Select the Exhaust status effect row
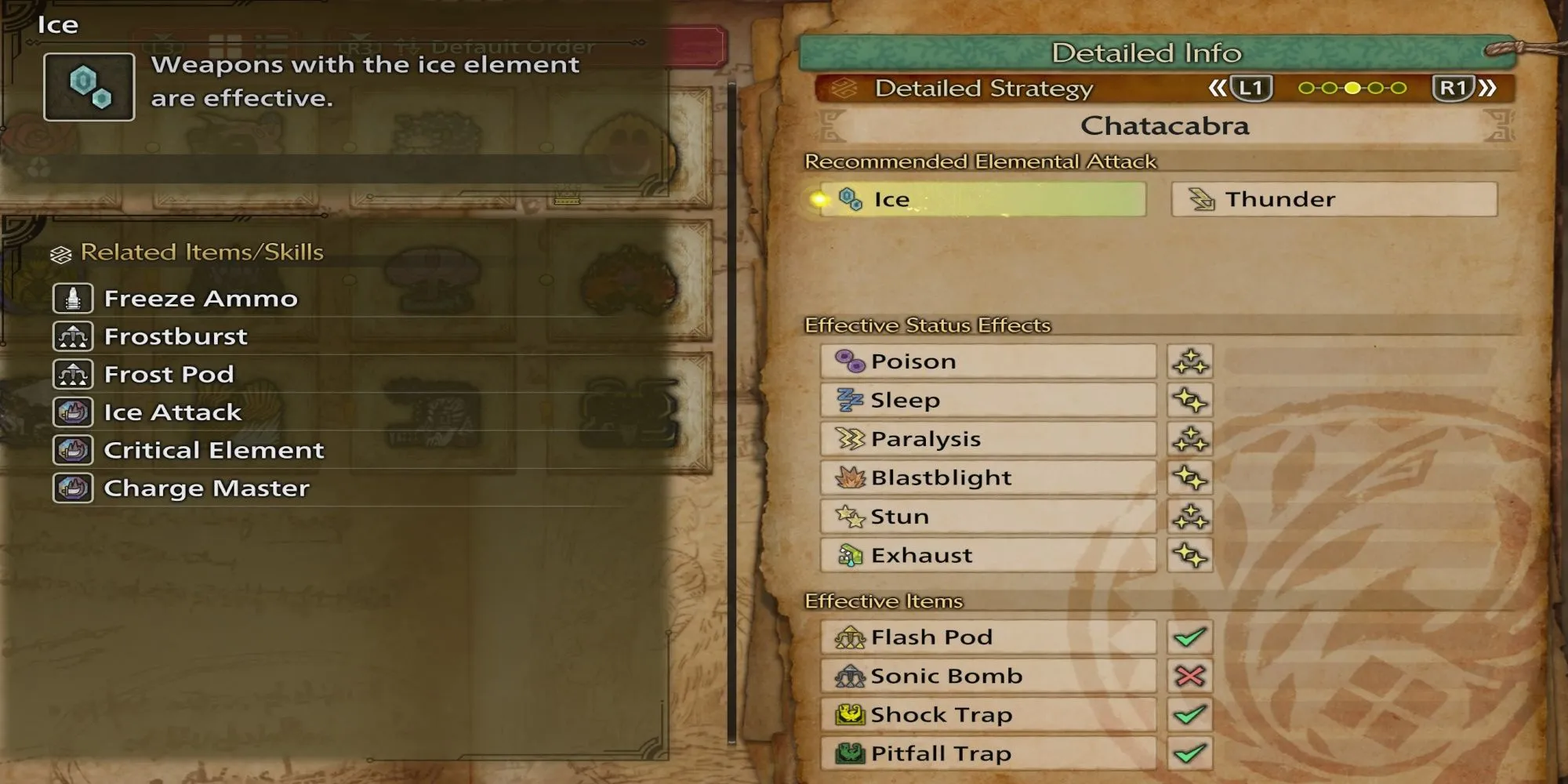The width and height of the screenshot is (1568, 784). tap(988, 555)
